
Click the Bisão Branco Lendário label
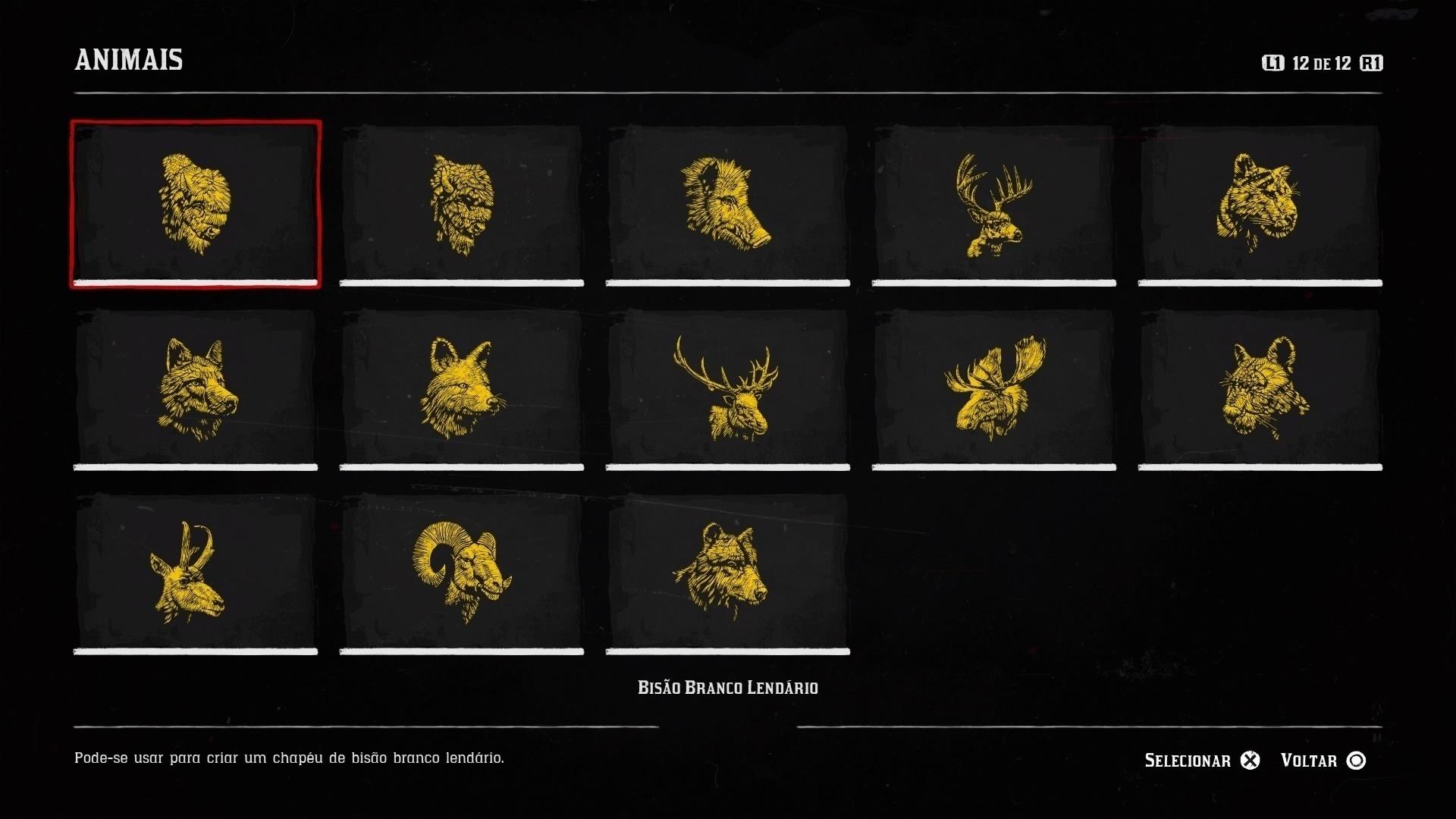[728, 687]
